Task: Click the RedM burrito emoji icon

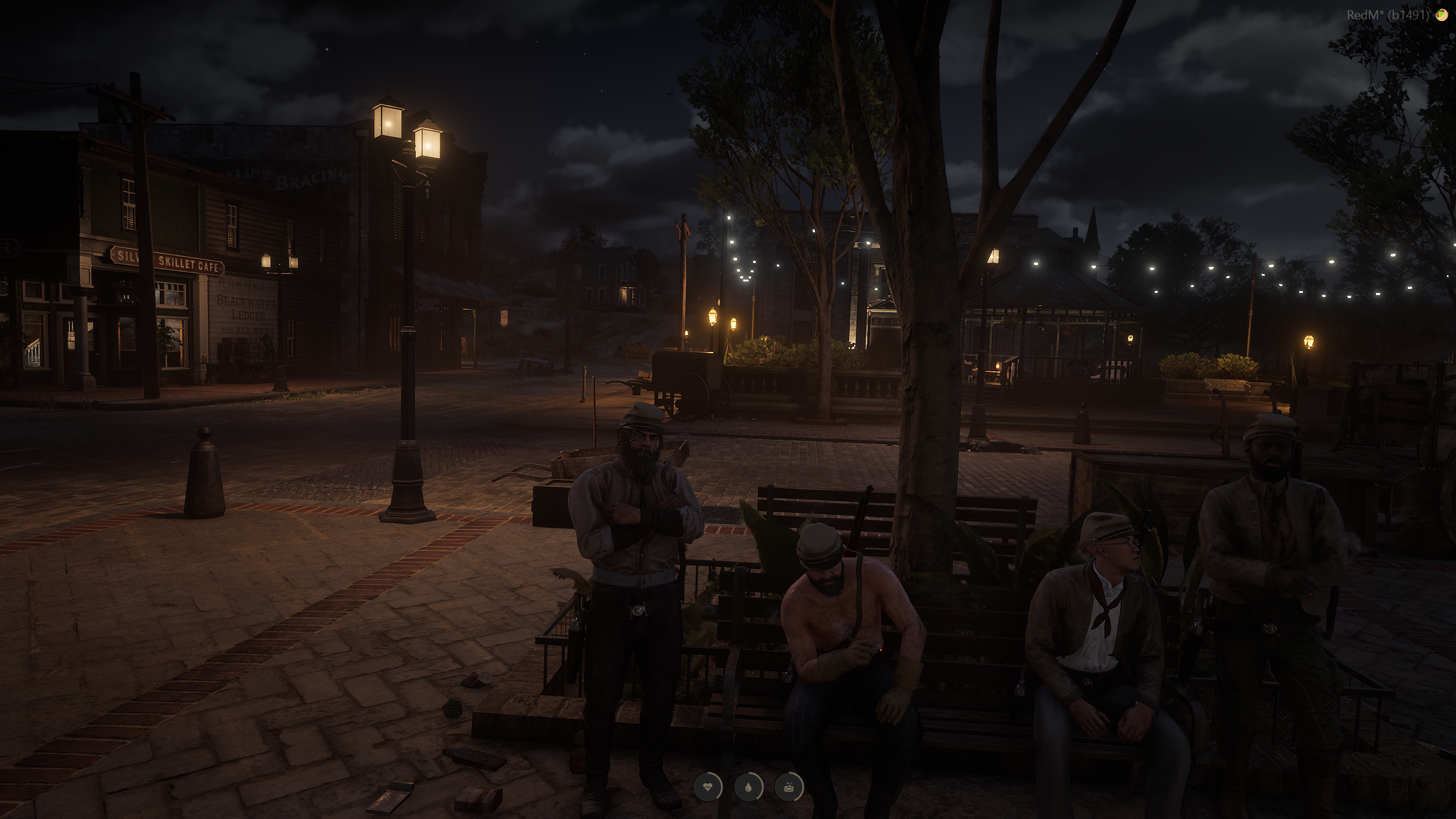Action: tap(1442, 15)
